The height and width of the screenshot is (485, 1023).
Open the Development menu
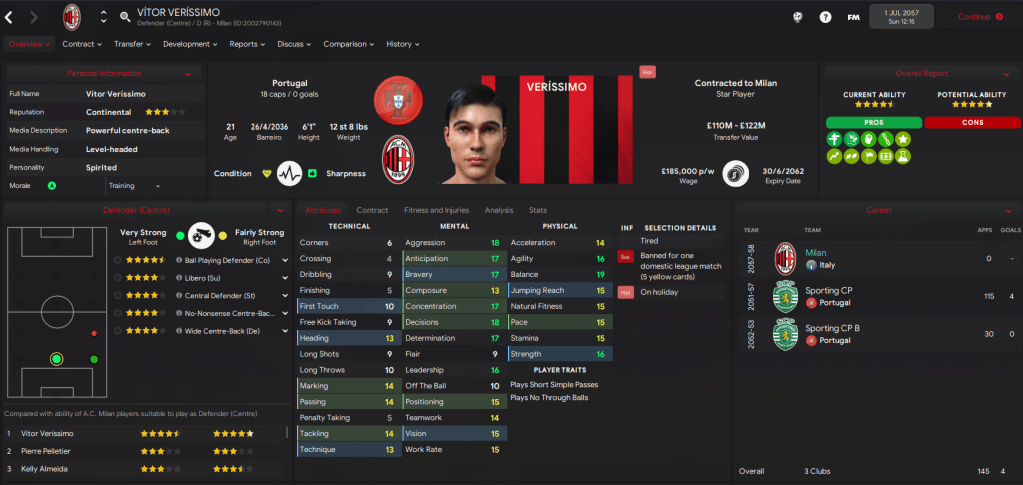190,44
